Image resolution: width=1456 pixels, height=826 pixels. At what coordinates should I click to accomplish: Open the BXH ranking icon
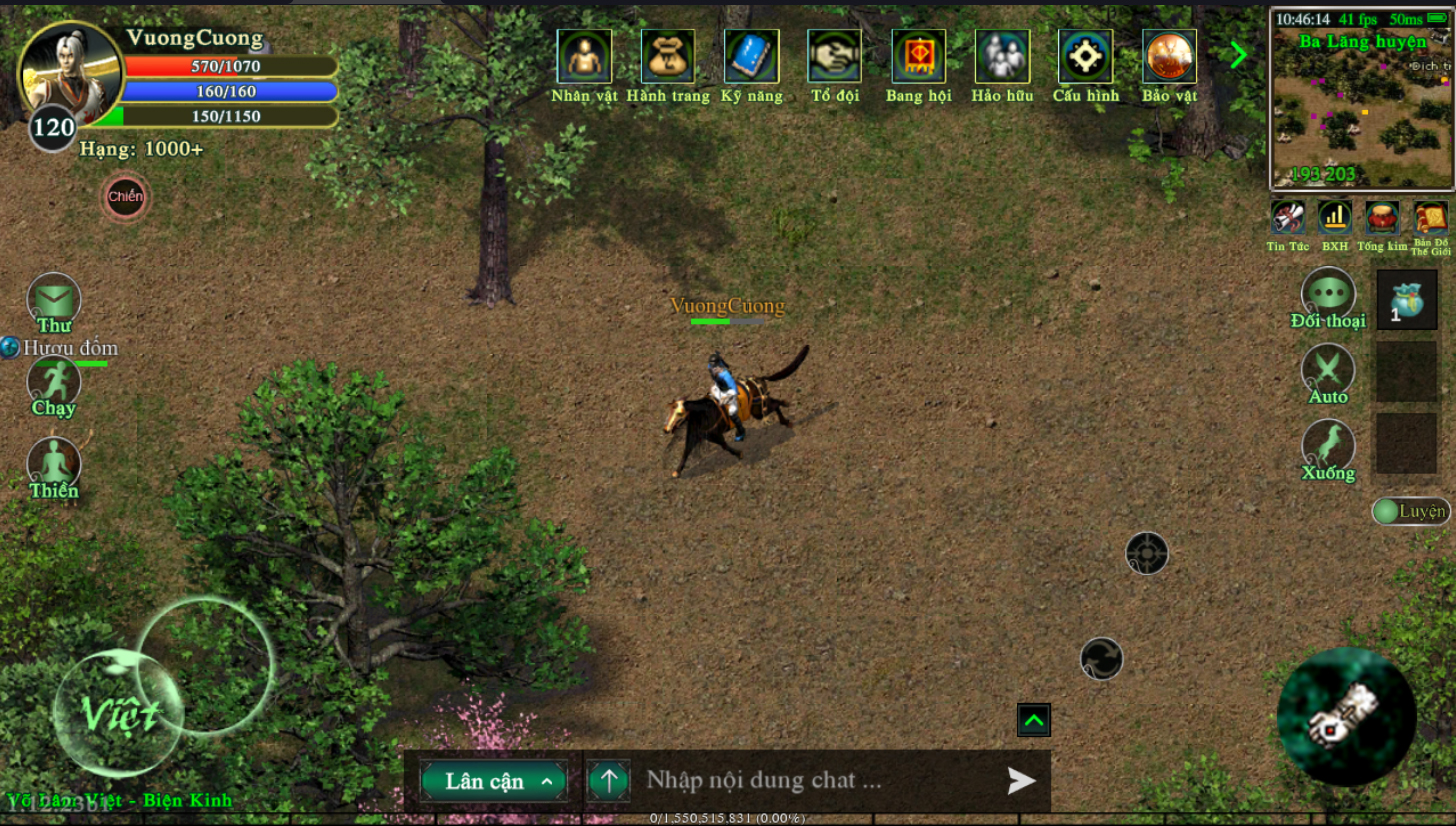(x=1334, y=218)
